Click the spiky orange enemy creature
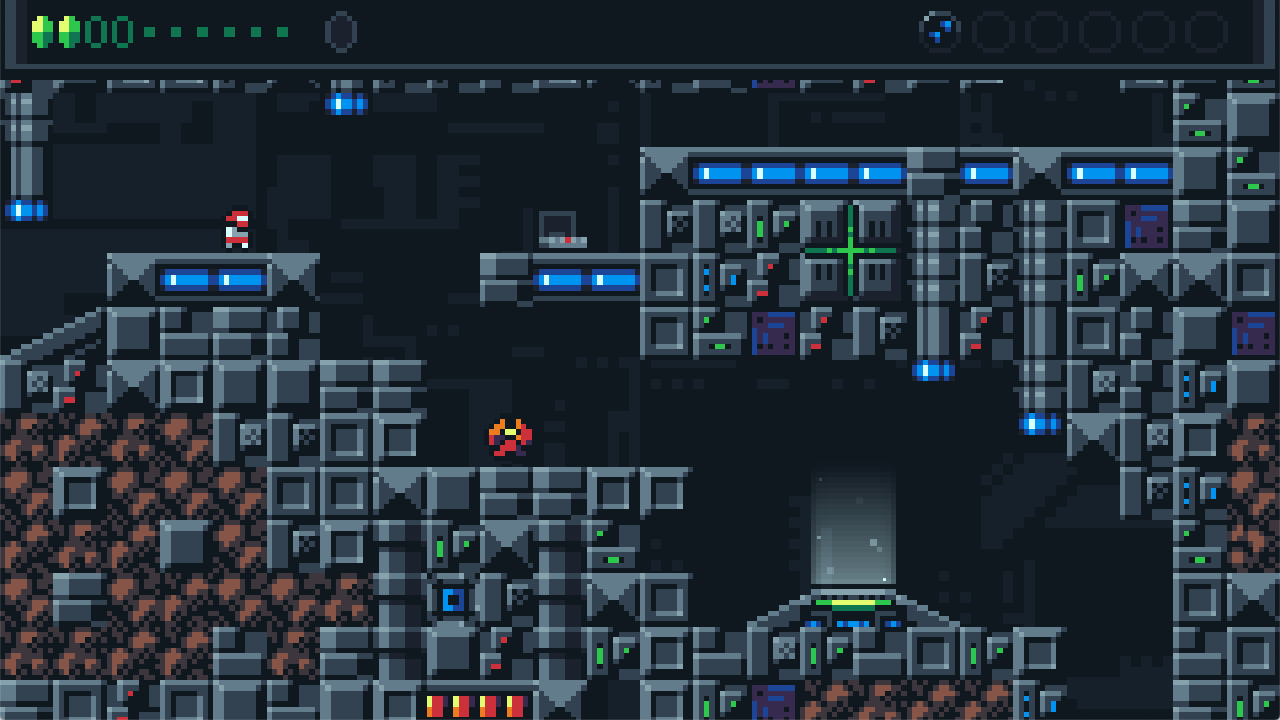Viewport: 1280px width, 720px height. coord(508,437)
